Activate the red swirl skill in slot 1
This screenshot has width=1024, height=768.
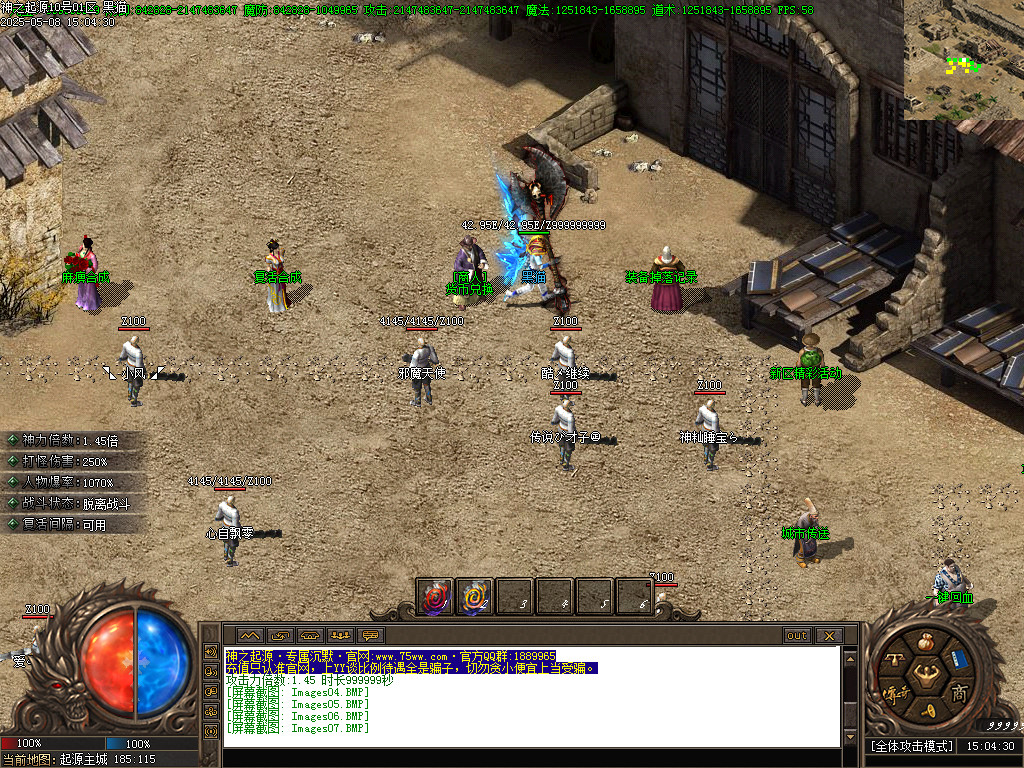pos(435,597)
